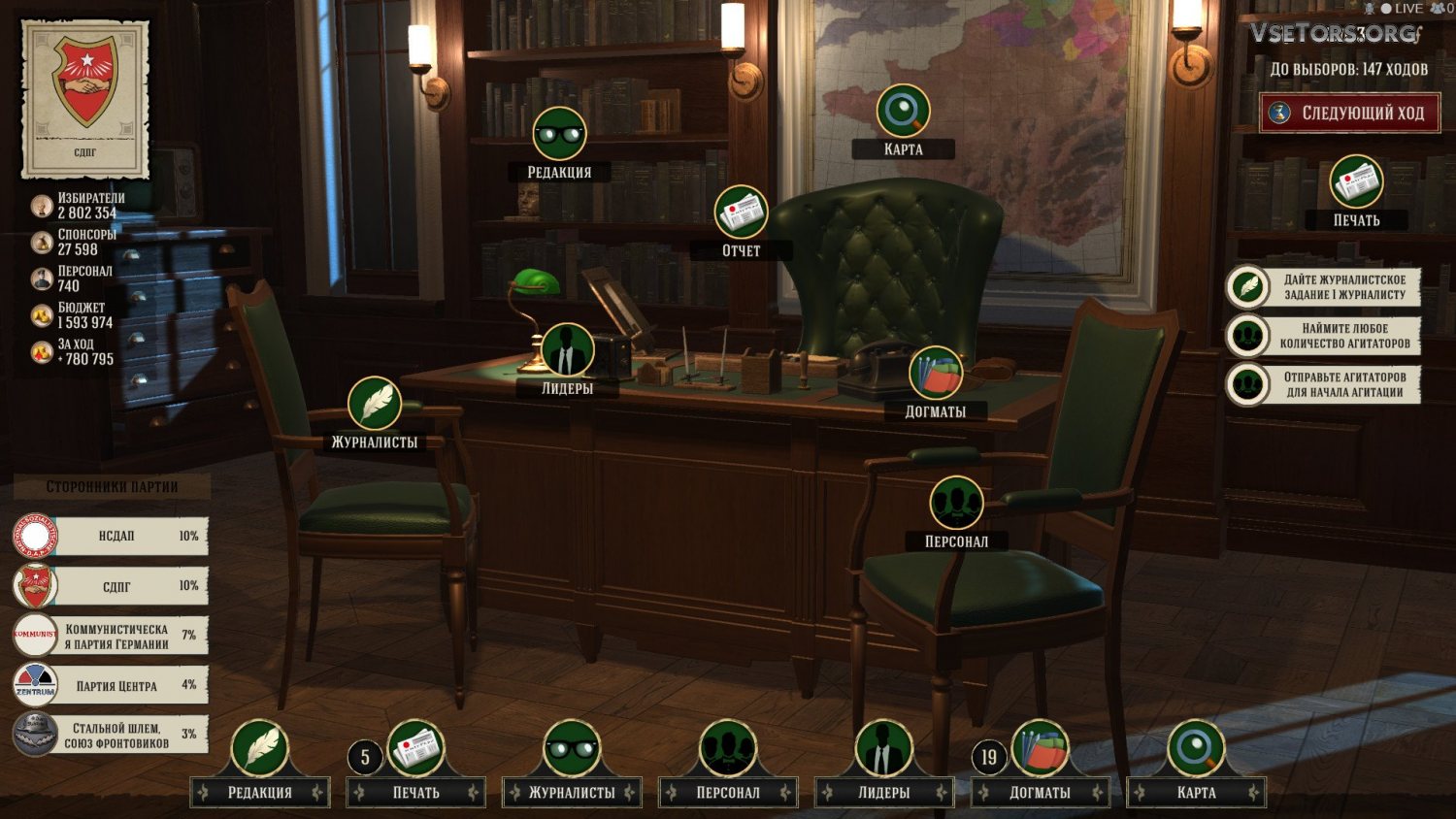Select Журналисты with the feather icon
This screenshot has width=1456, height=819.
coord(375,405)
